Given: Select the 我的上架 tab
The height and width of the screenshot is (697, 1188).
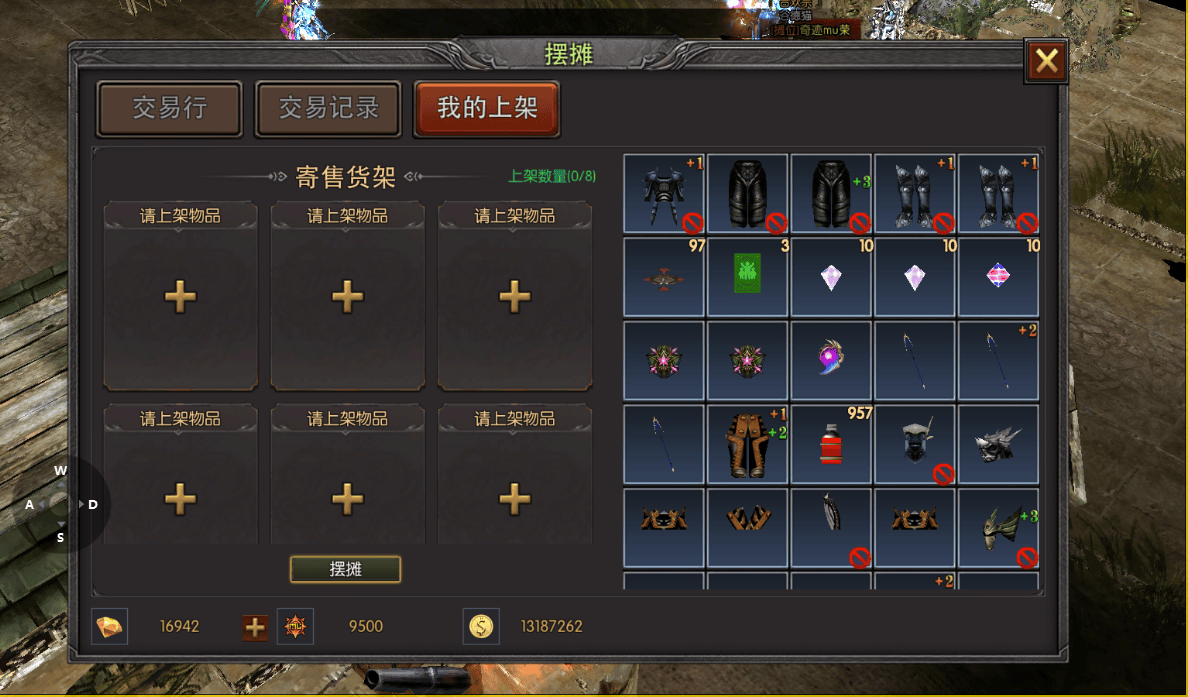Looking at the screenshot, I should tap(487, 108).
